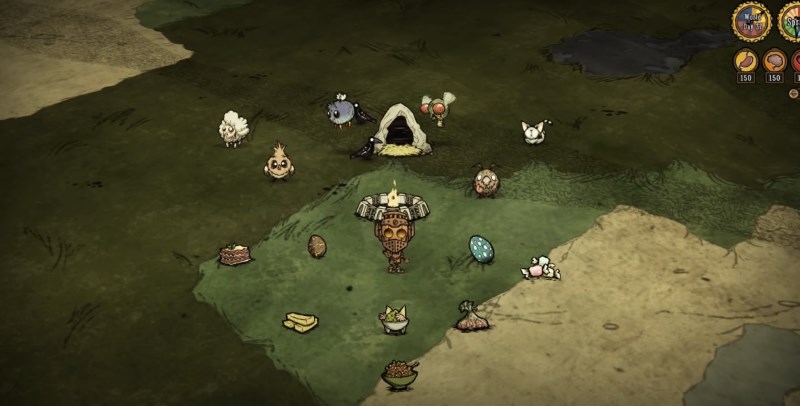800x406 pixels.
Task: Click the World Day clock badge
Action: point(751,20)
